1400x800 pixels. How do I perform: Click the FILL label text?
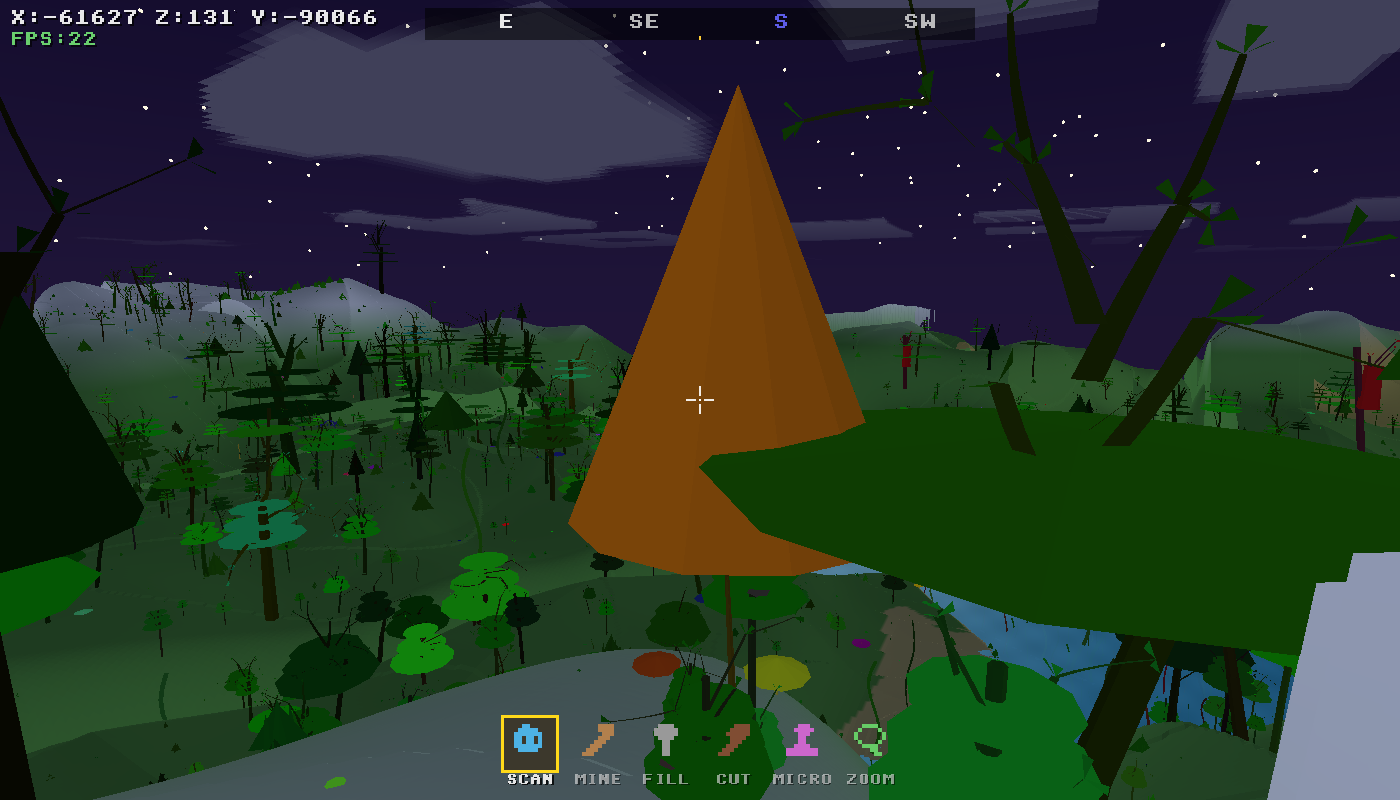click(x=666, y=778)
